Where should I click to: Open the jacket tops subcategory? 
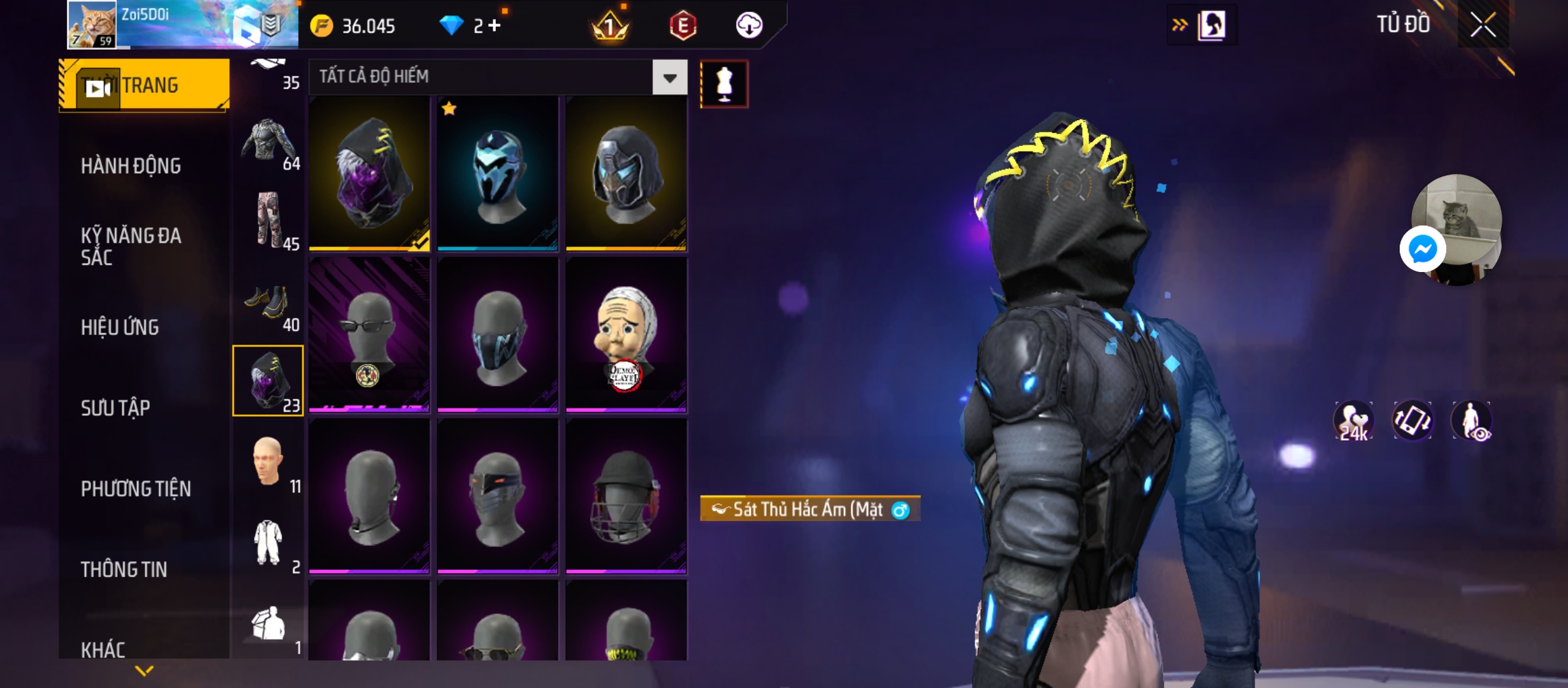(x=268, y=143)
